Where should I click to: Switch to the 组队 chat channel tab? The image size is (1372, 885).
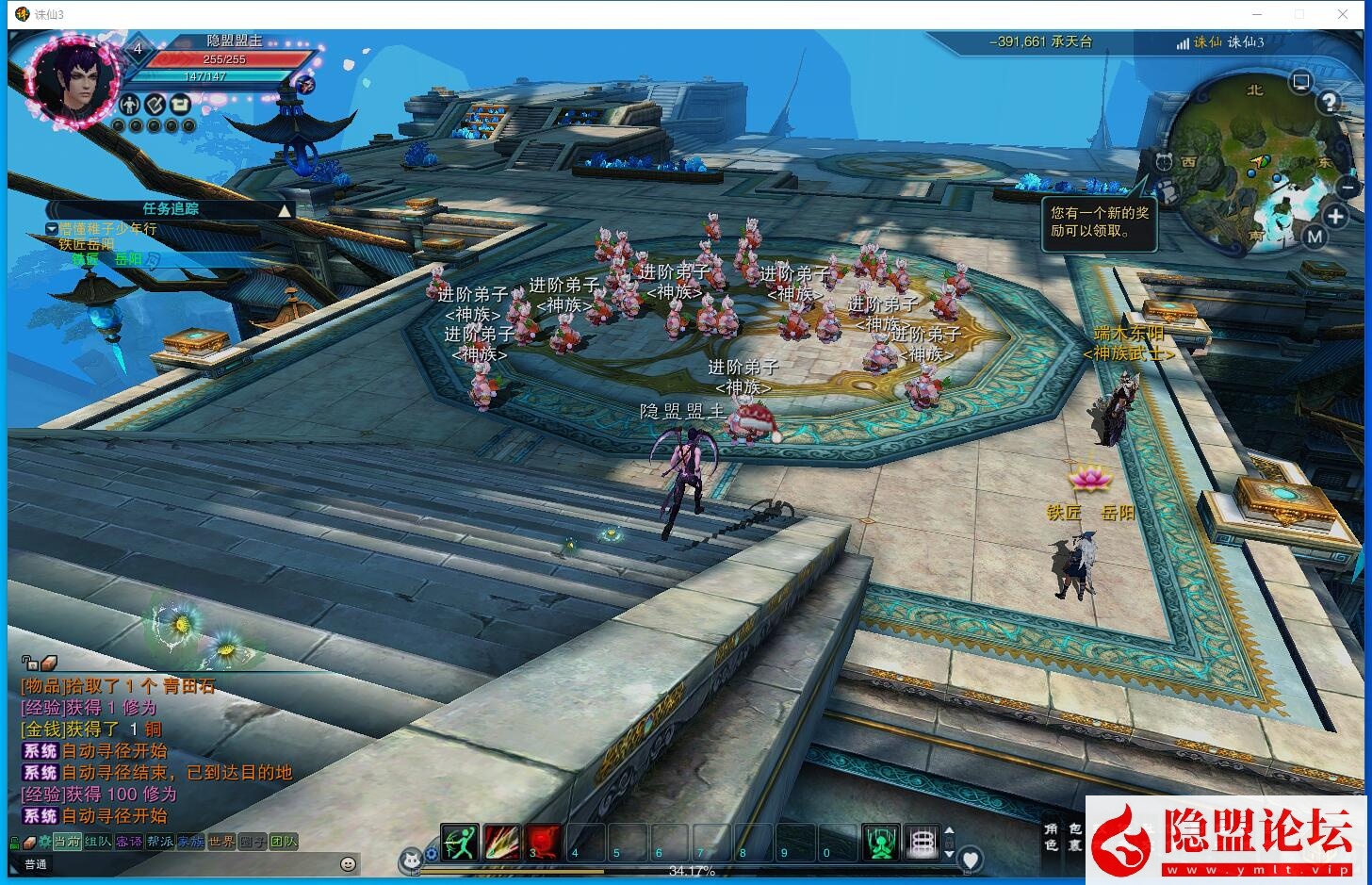pos(98,842)
